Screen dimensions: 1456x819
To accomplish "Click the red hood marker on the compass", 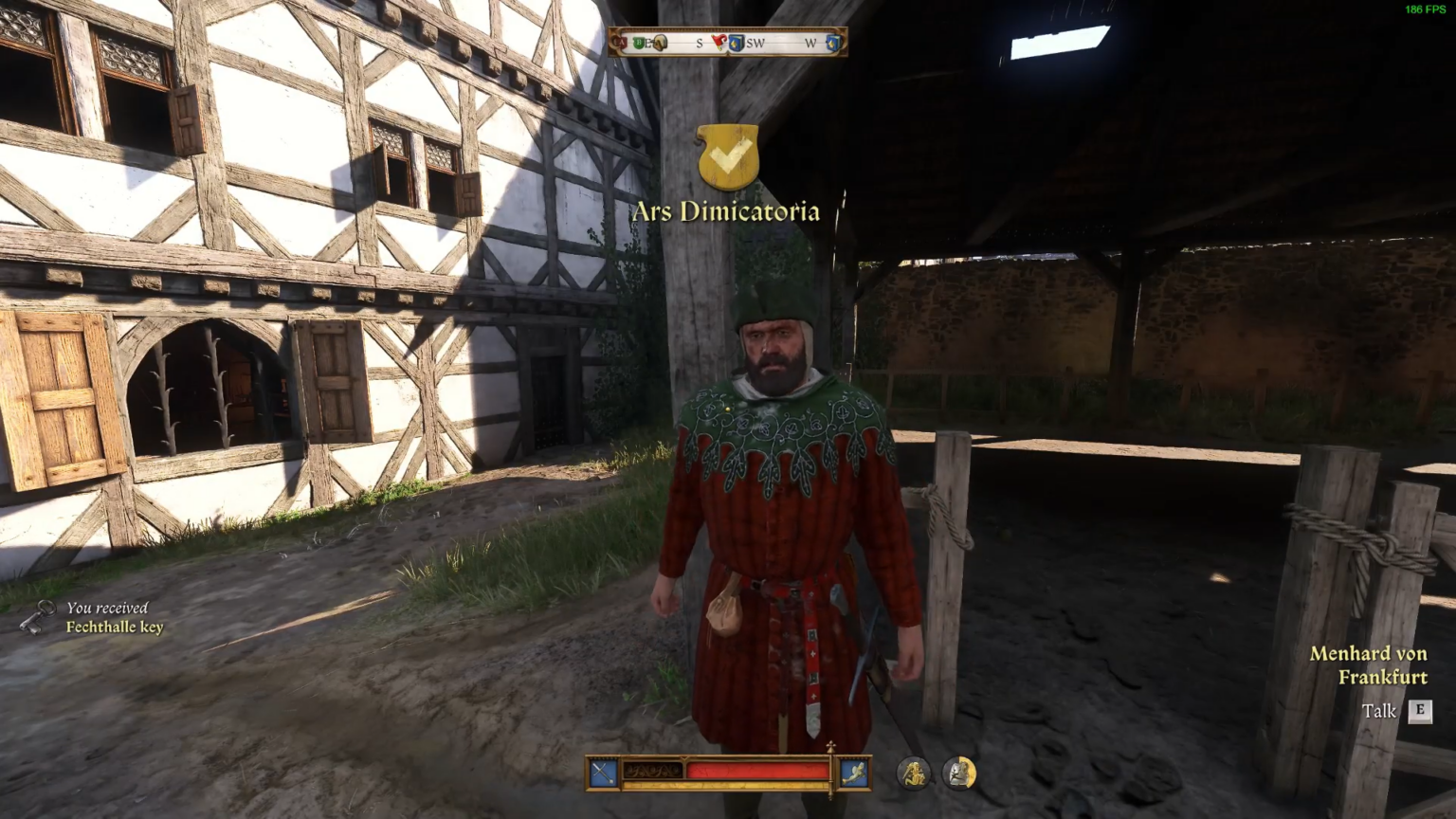I will (x=720, y=41).
